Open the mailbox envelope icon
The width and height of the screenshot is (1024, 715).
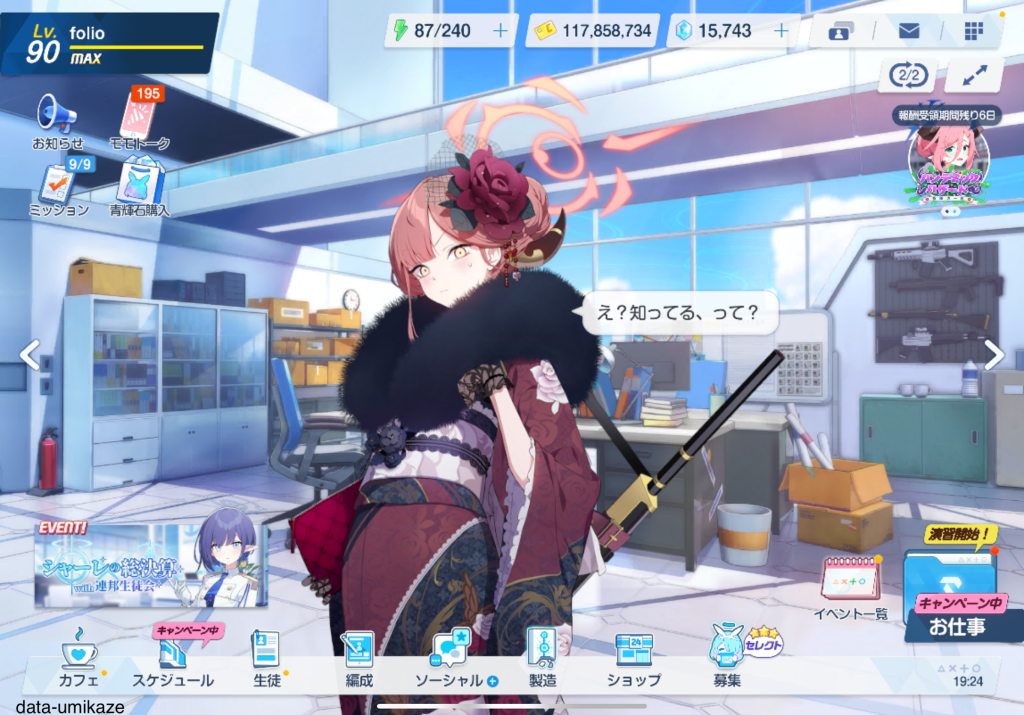click(x=908, y=31)
